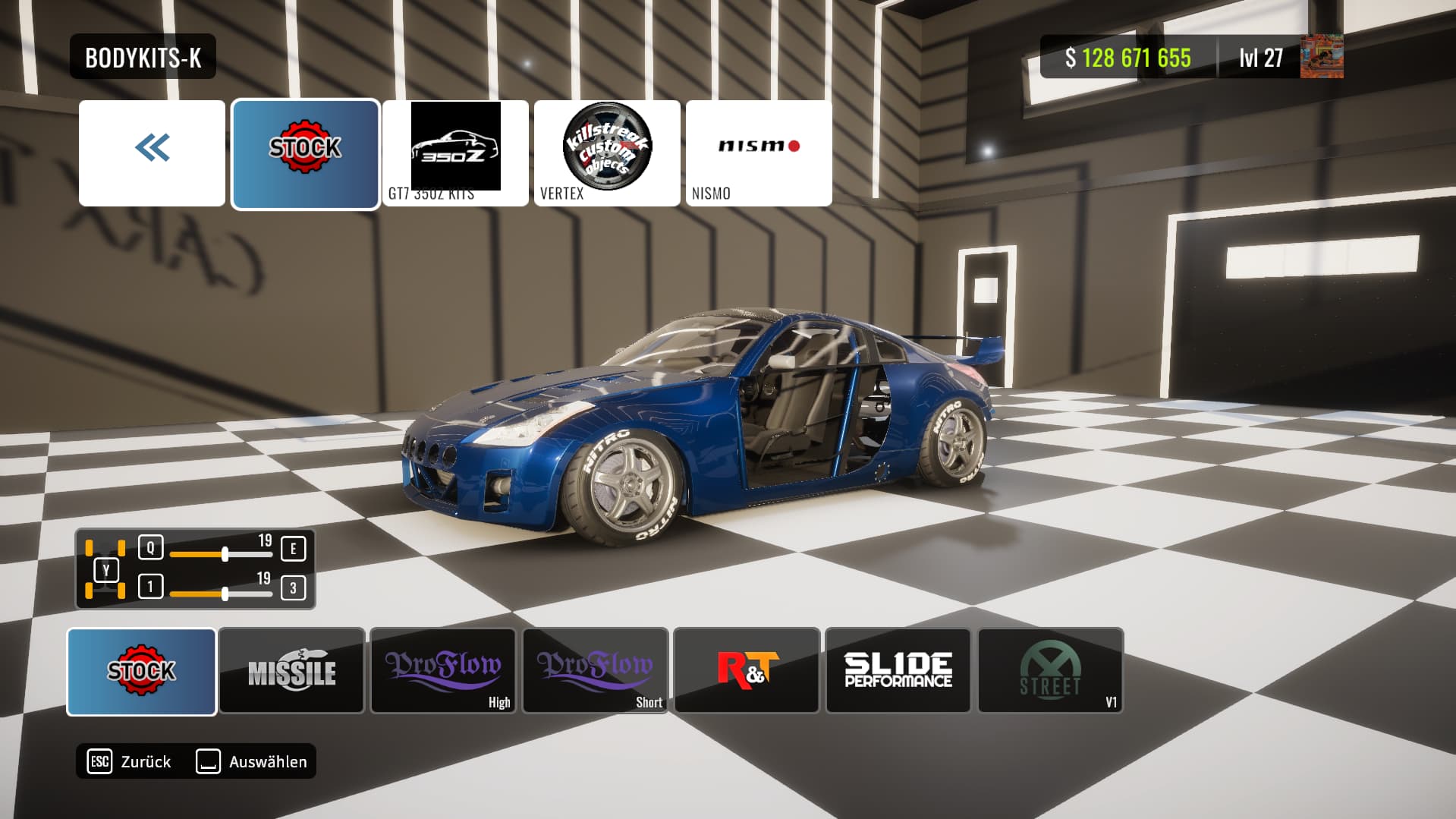This screenshot has height=819, width=1456.
Task: Pick the ProFlow Short part
Action: click(x=596, y=672)
